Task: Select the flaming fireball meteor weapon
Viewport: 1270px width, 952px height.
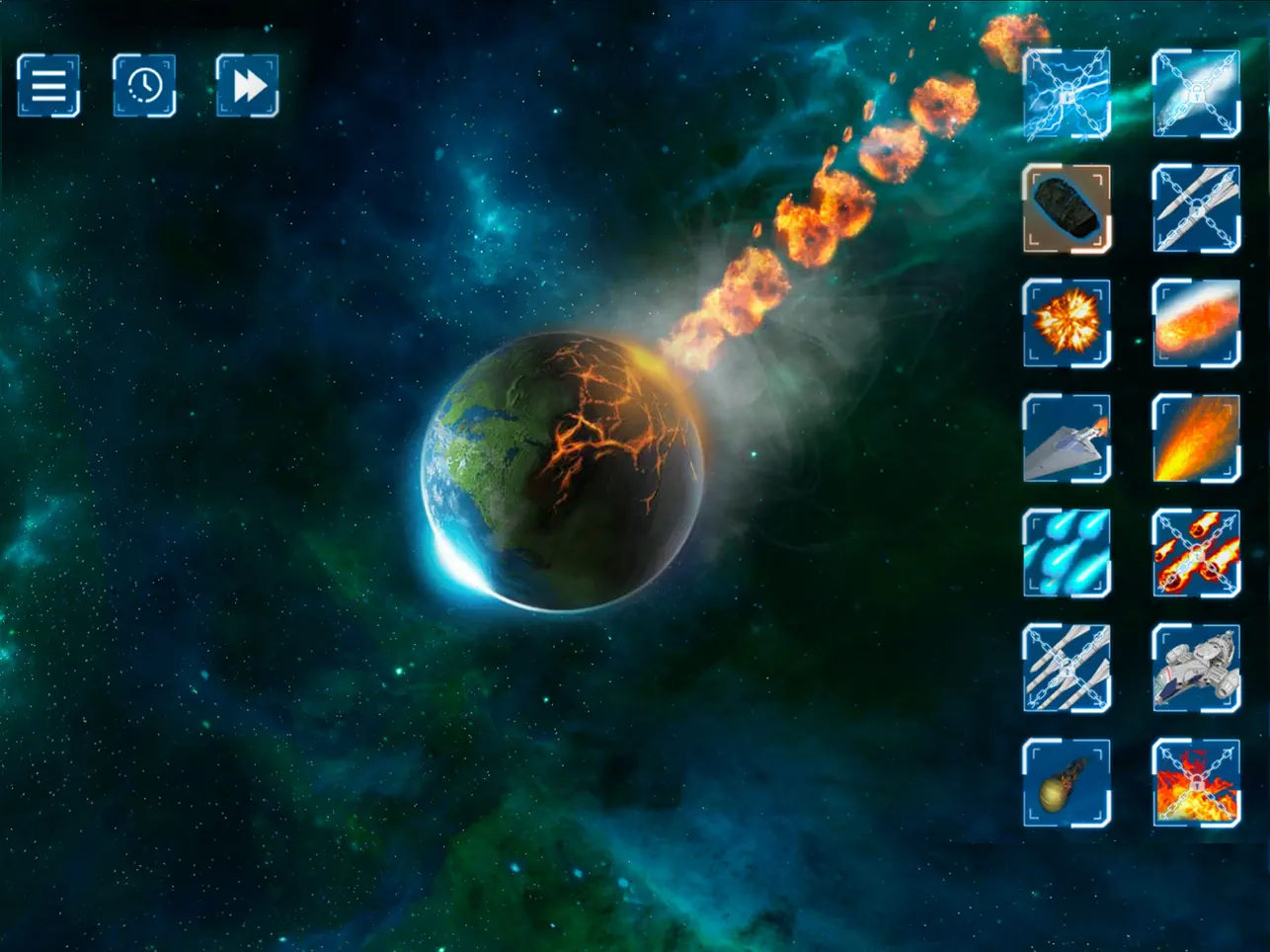Action: pos(1196,323)
